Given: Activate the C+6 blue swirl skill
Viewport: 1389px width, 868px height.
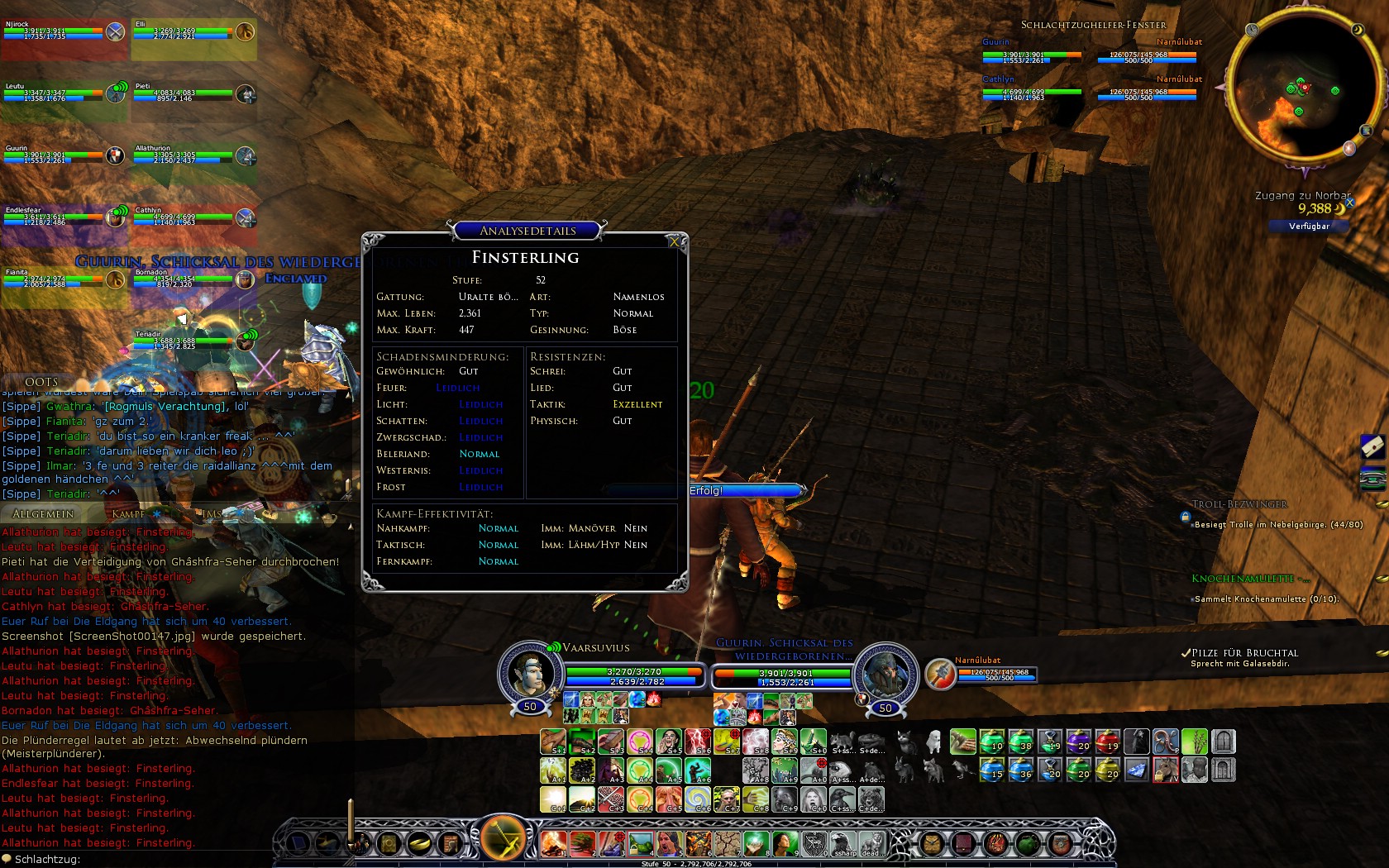Looking at the screenshot, I should (698, 799).
